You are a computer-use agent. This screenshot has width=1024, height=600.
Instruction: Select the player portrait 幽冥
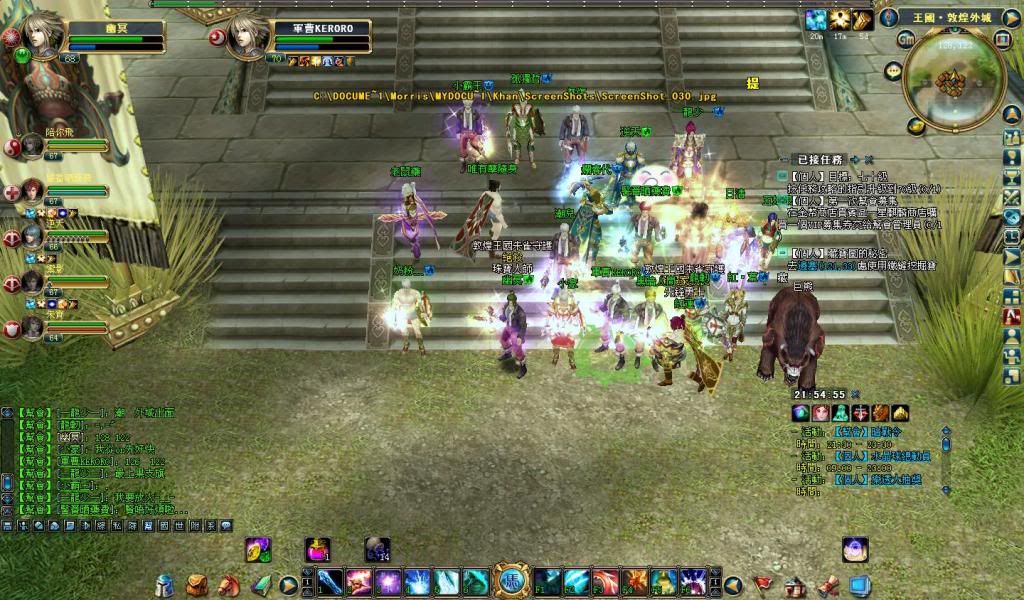tap(44, 37)
